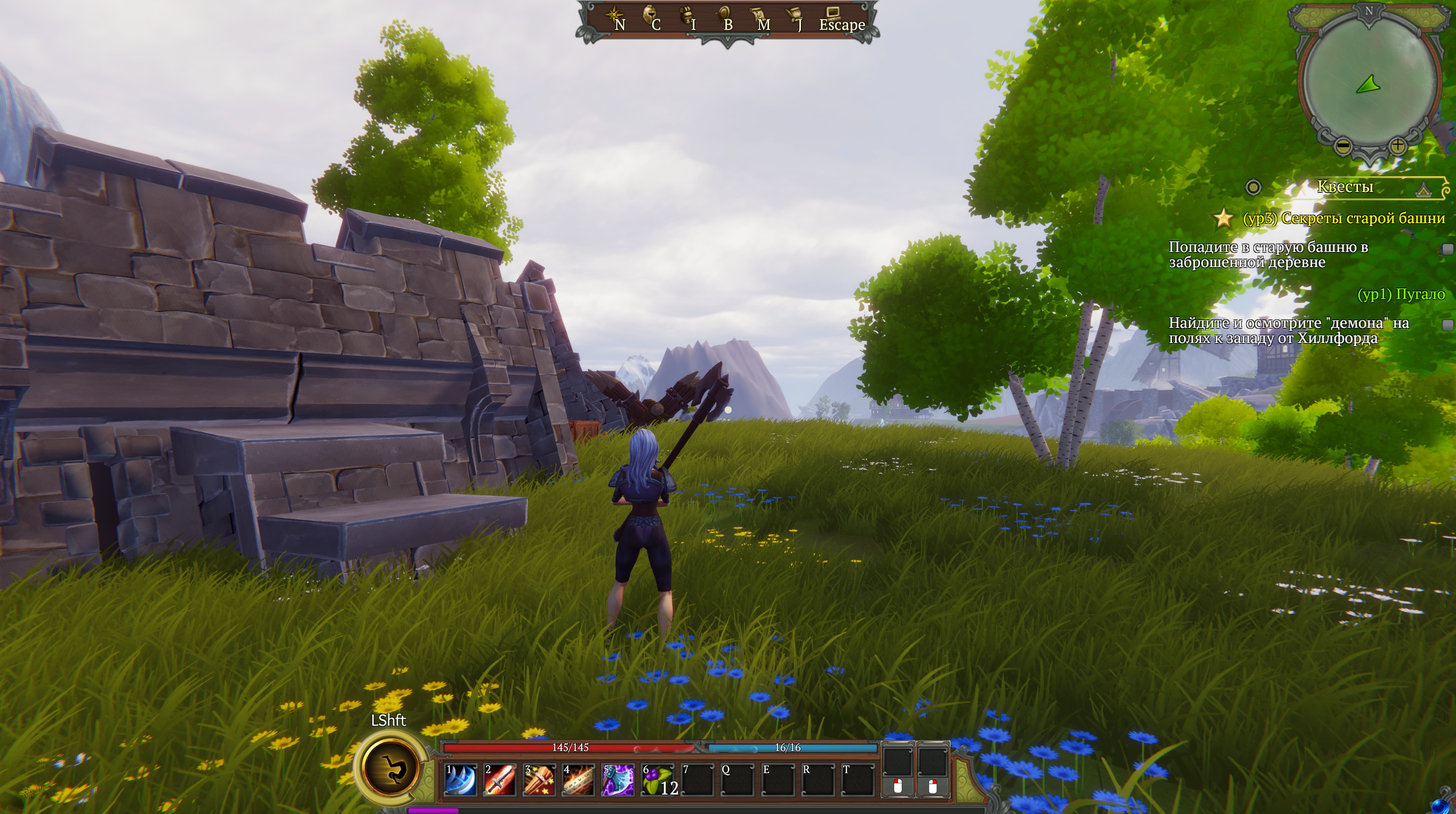Zoom in the minimap with plus button
The width and height of the screenshot is (1456, 814).
click(x=1397, y=146)
